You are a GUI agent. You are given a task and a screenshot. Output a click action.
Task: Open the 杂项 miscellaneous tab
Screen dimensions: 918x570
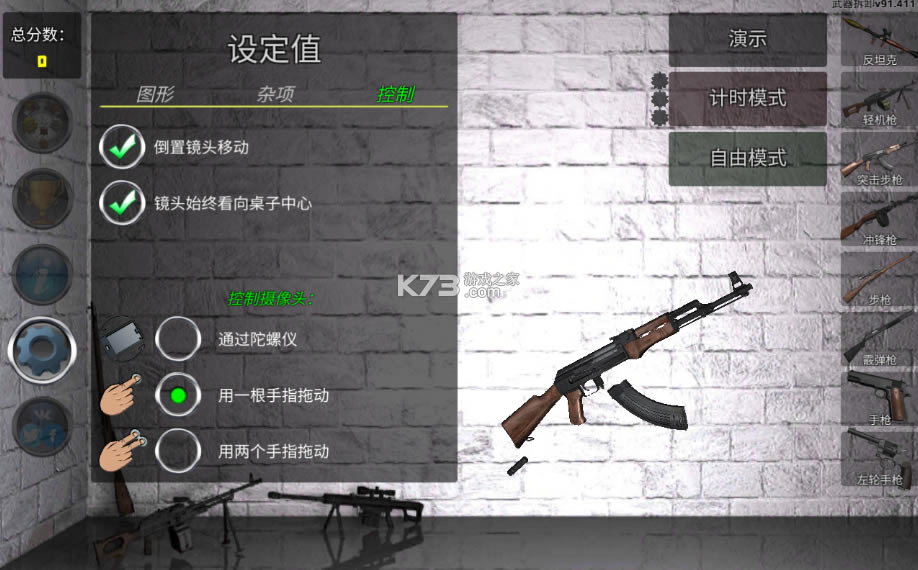(x=275, y=95)
